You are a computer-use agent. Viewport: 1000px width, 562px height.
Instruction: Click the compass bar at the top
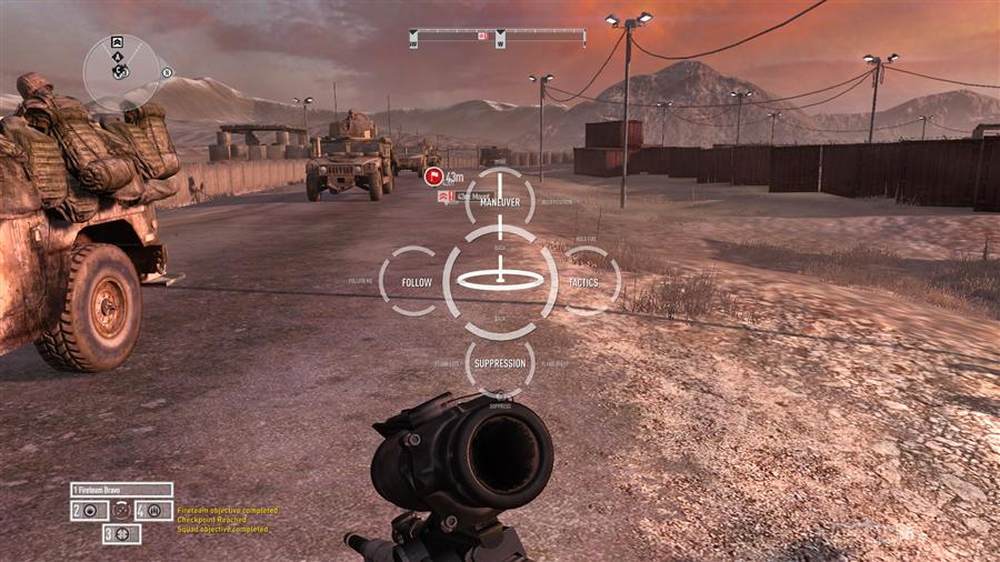point(497,37)
